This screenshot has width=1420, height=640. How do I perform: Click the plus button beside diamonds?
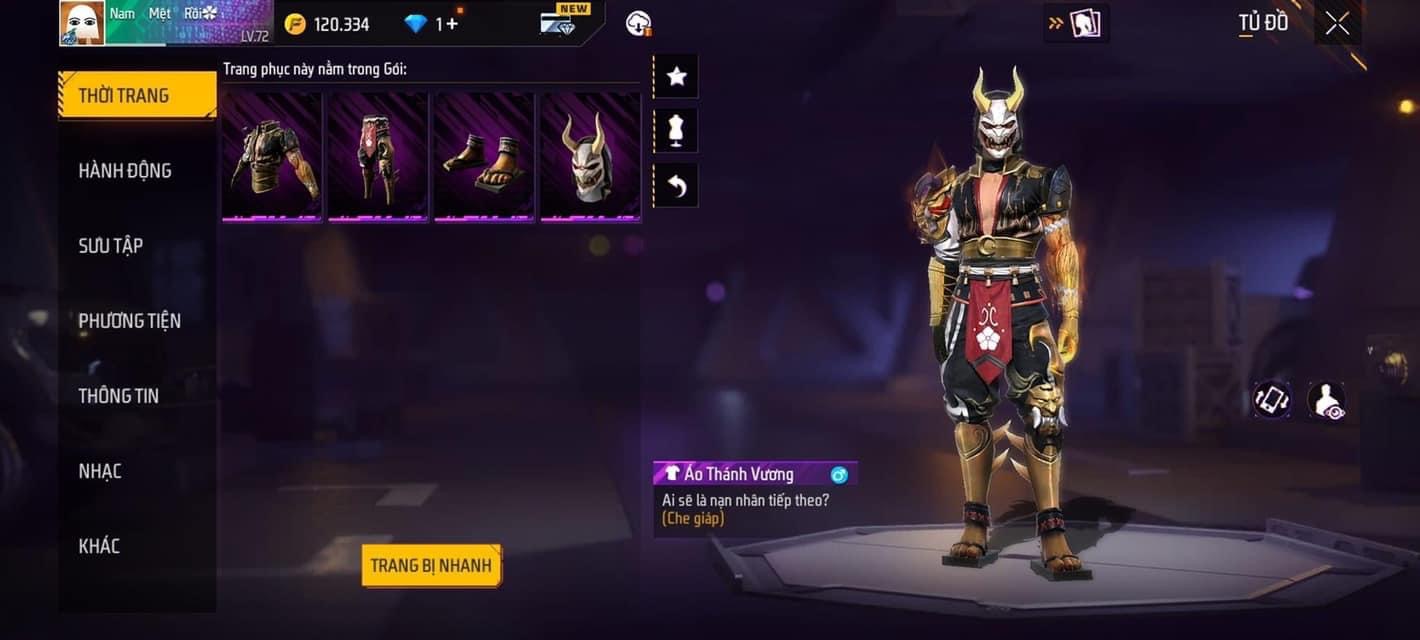coord(453,24)
